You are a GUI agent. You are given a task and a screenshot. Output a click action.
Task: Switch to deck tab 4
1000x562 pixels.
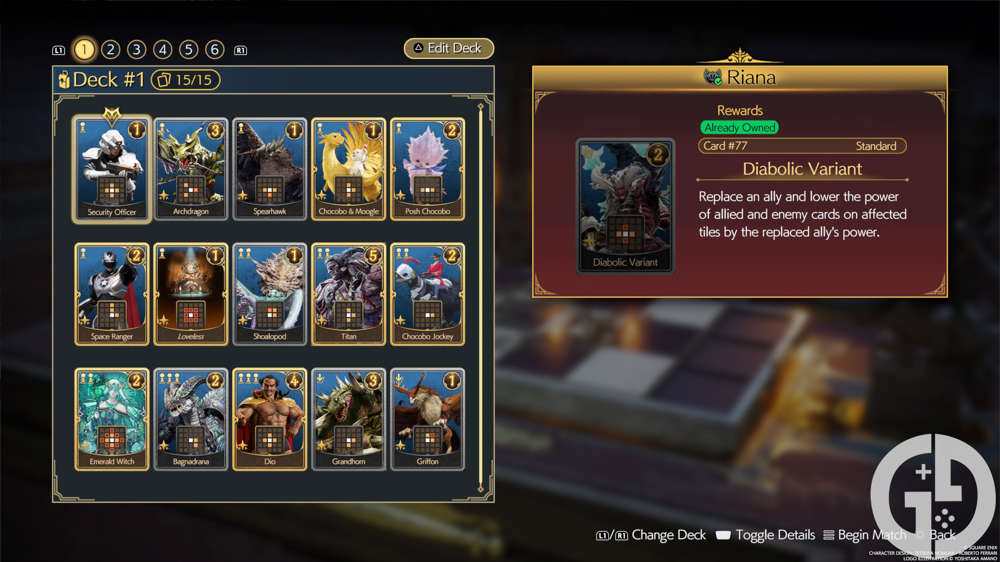coord(163,49)
